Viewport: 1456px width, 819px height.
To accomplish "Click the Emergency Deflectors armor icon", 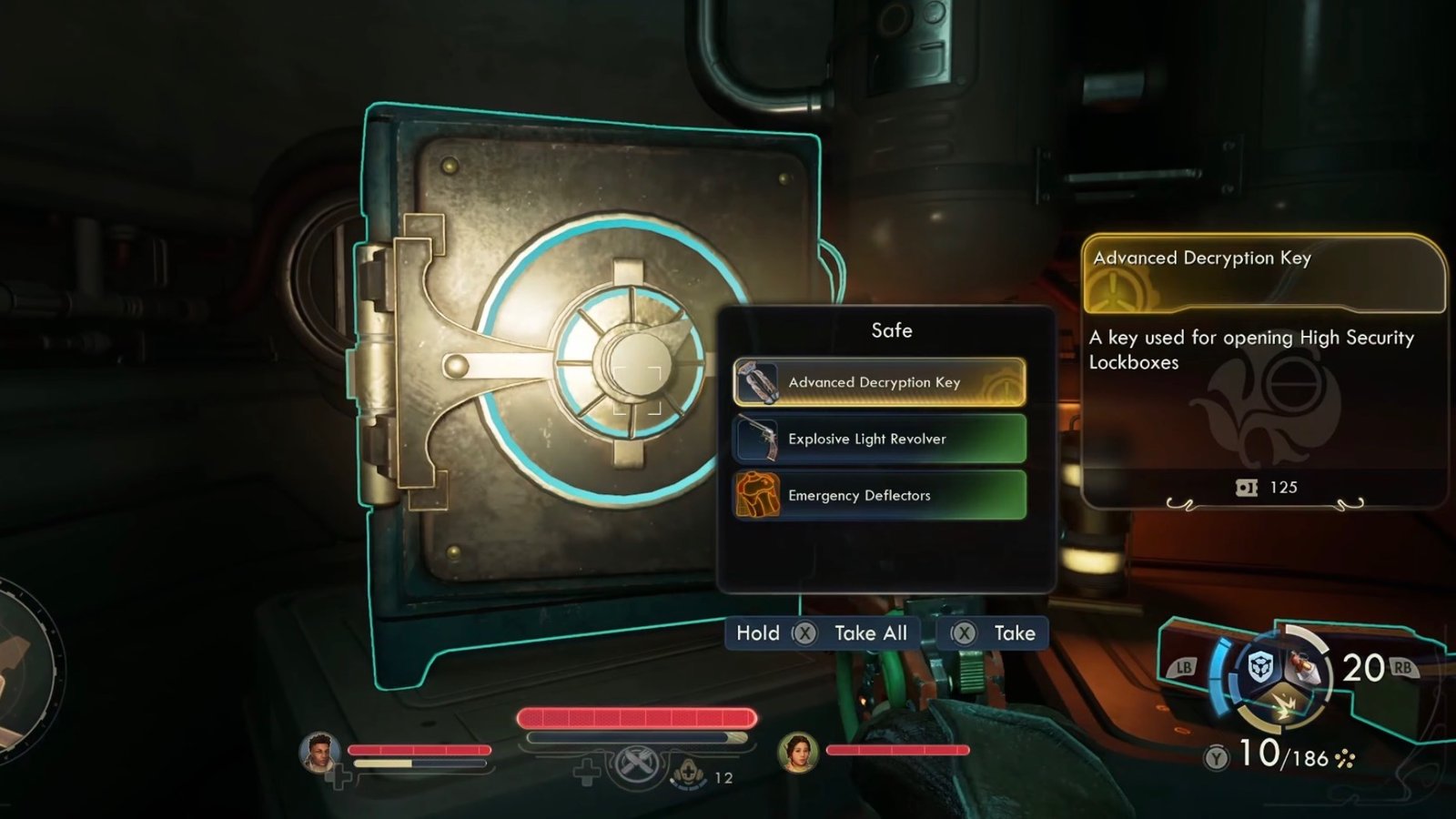I will point(757,495).
